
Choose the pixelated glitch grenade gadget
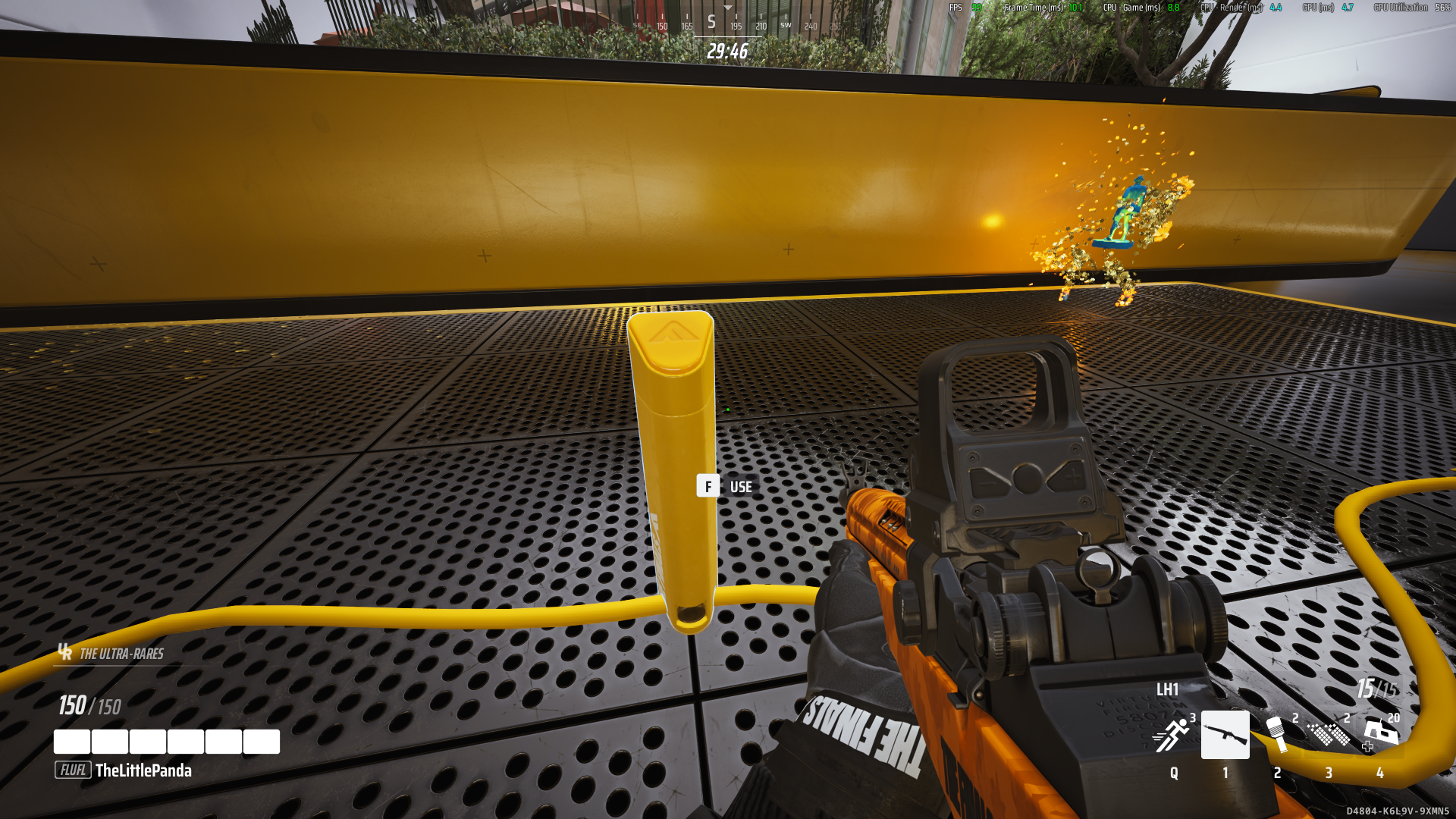click(1329, 735)
